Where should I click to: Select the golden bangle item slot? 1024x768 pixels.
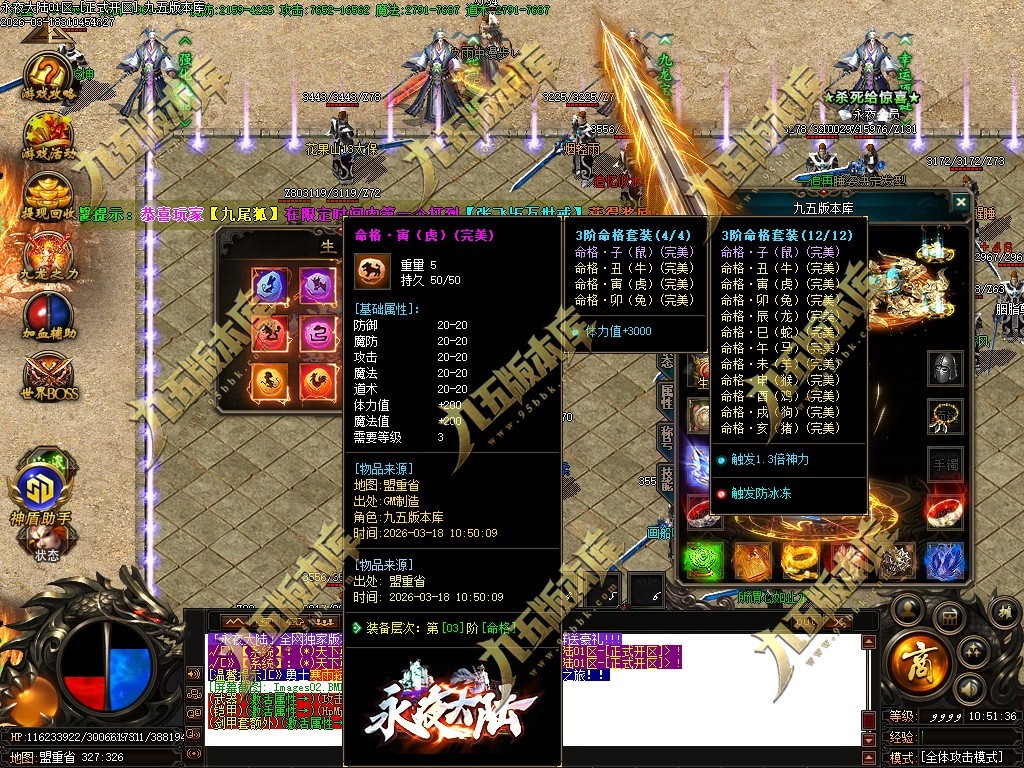(800, 561)
